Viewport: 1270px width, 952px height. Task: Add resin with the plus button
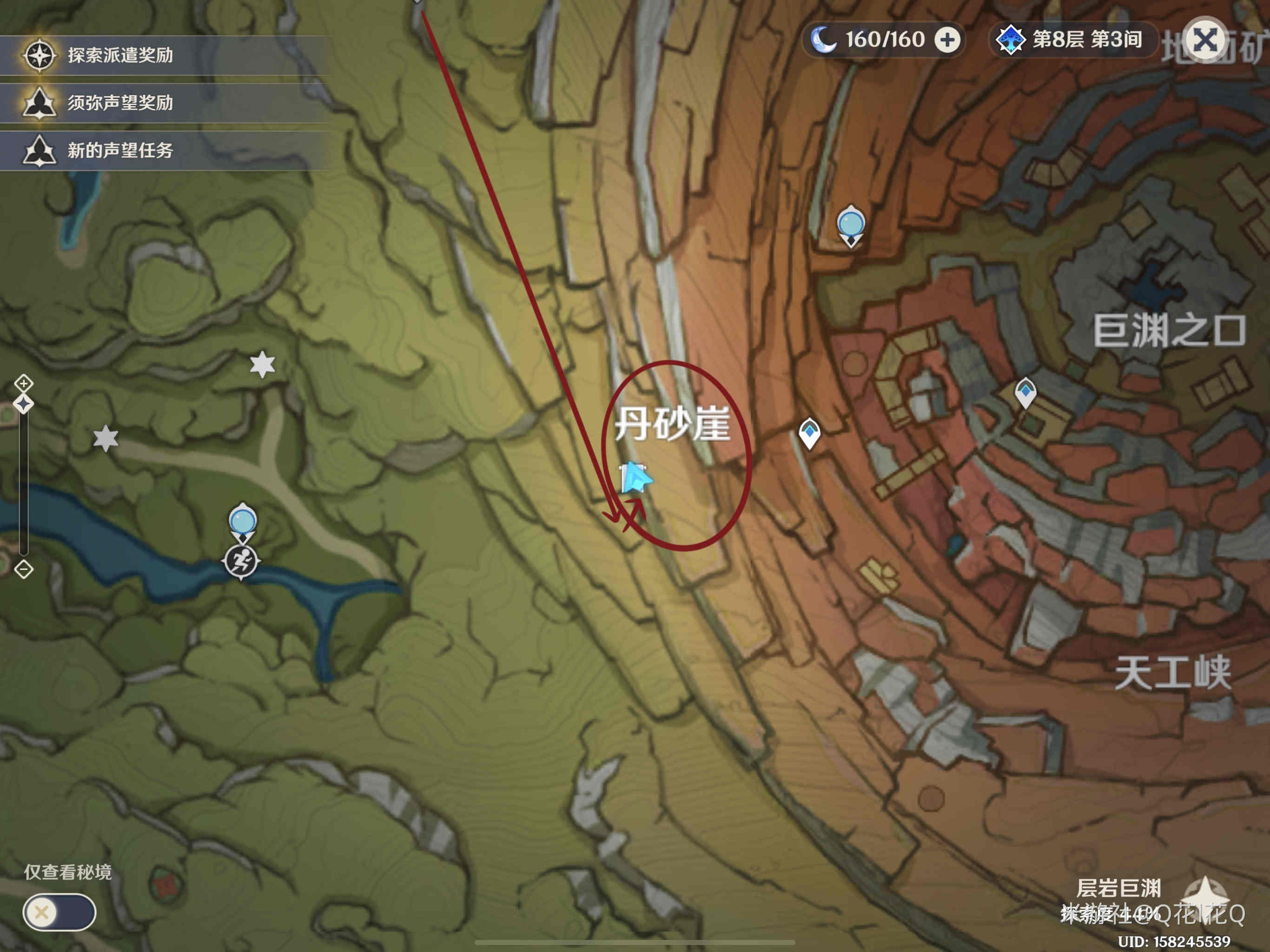947,40
